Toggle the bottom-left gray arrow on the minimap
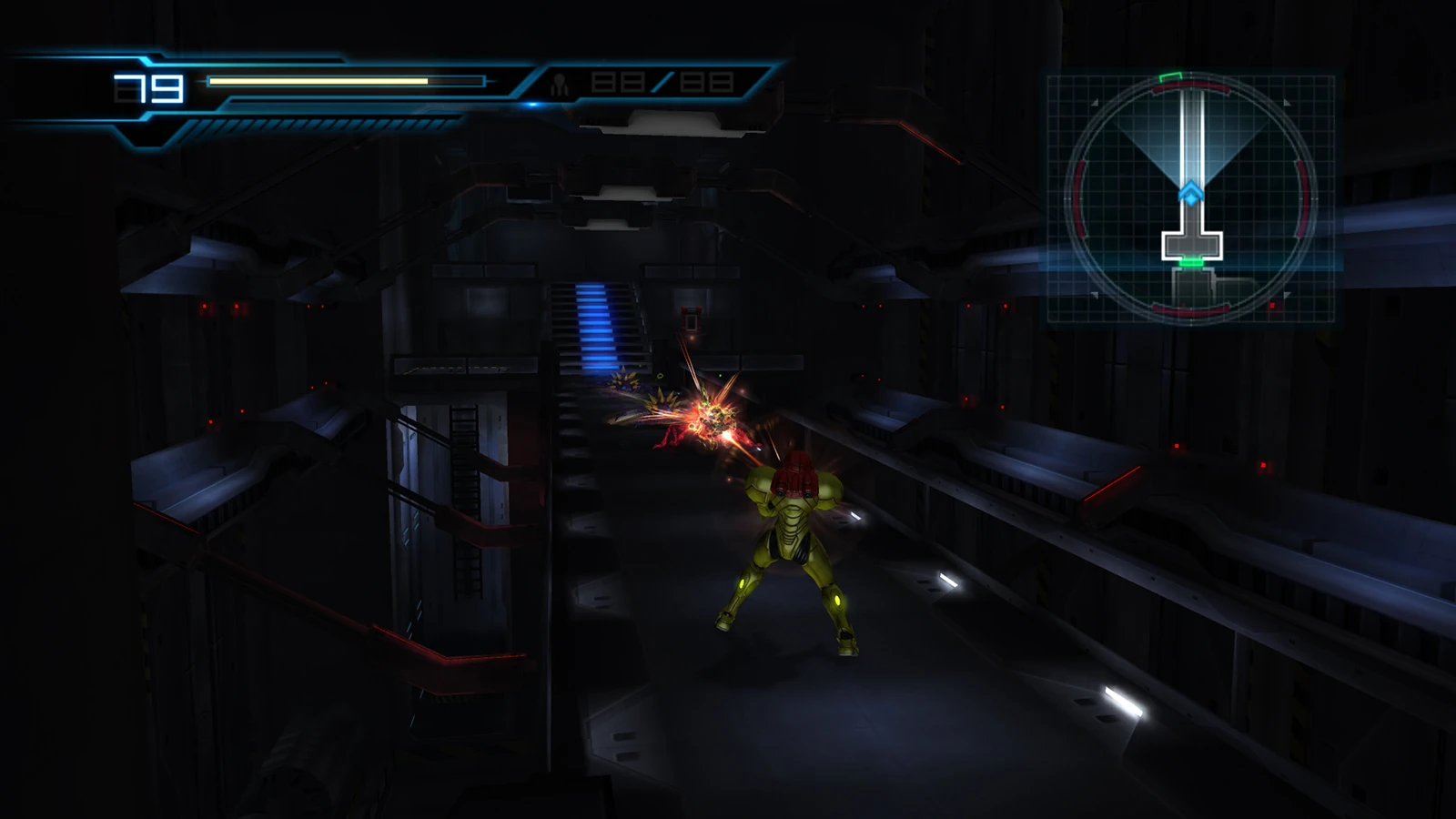Screen dimensions: 1456x819 [1095, 296]
